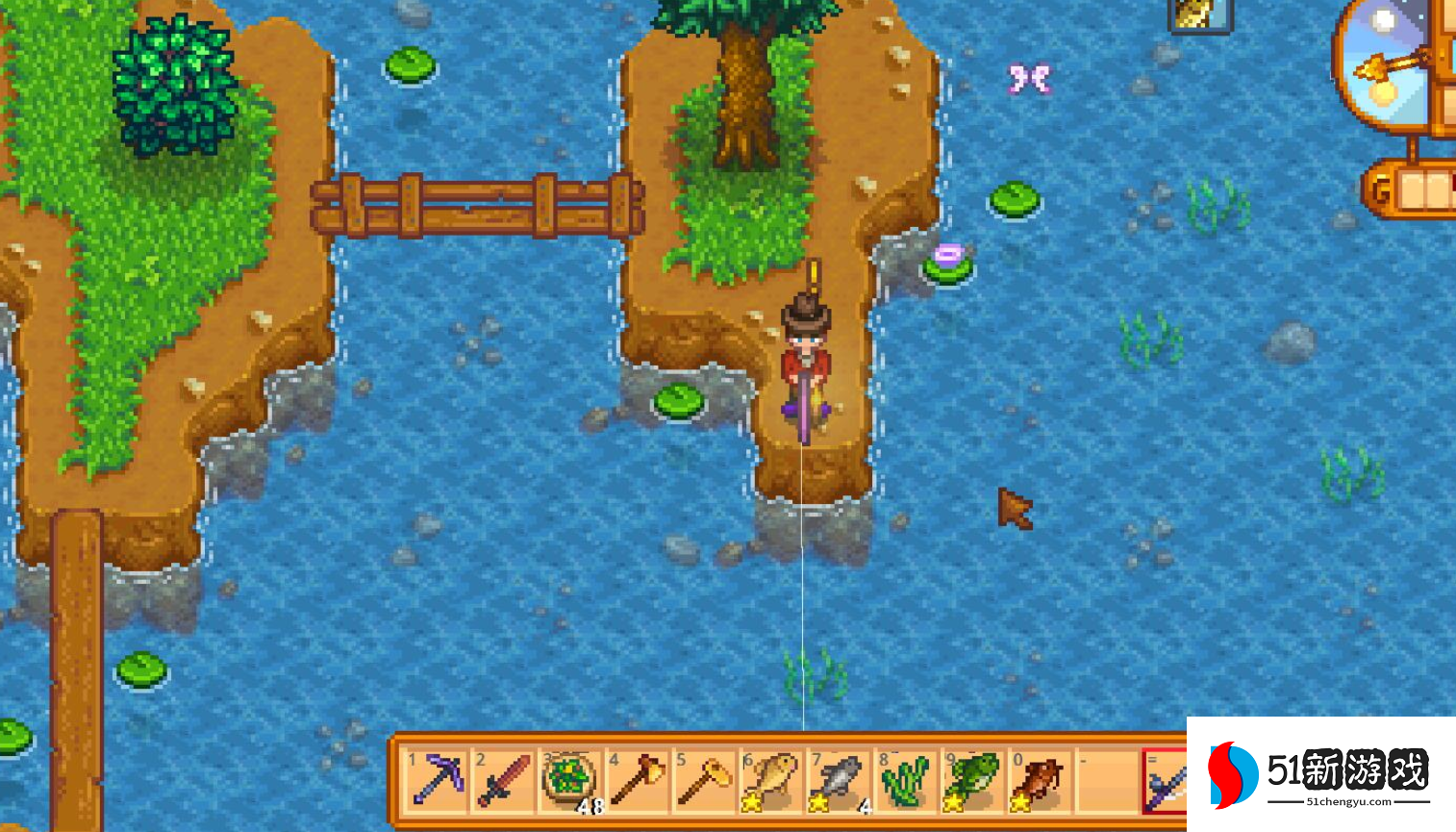Select the brown crayfish in slot 0
Image resolution: width=1456 pixels, height=832 pixels.
(x=1040, y=780)
